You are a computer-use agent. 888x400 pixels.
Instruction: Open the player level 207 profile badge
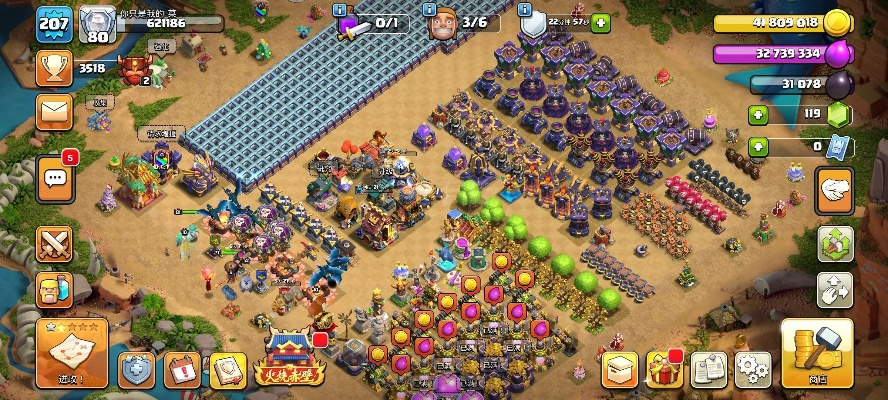(x=54, y=24)
